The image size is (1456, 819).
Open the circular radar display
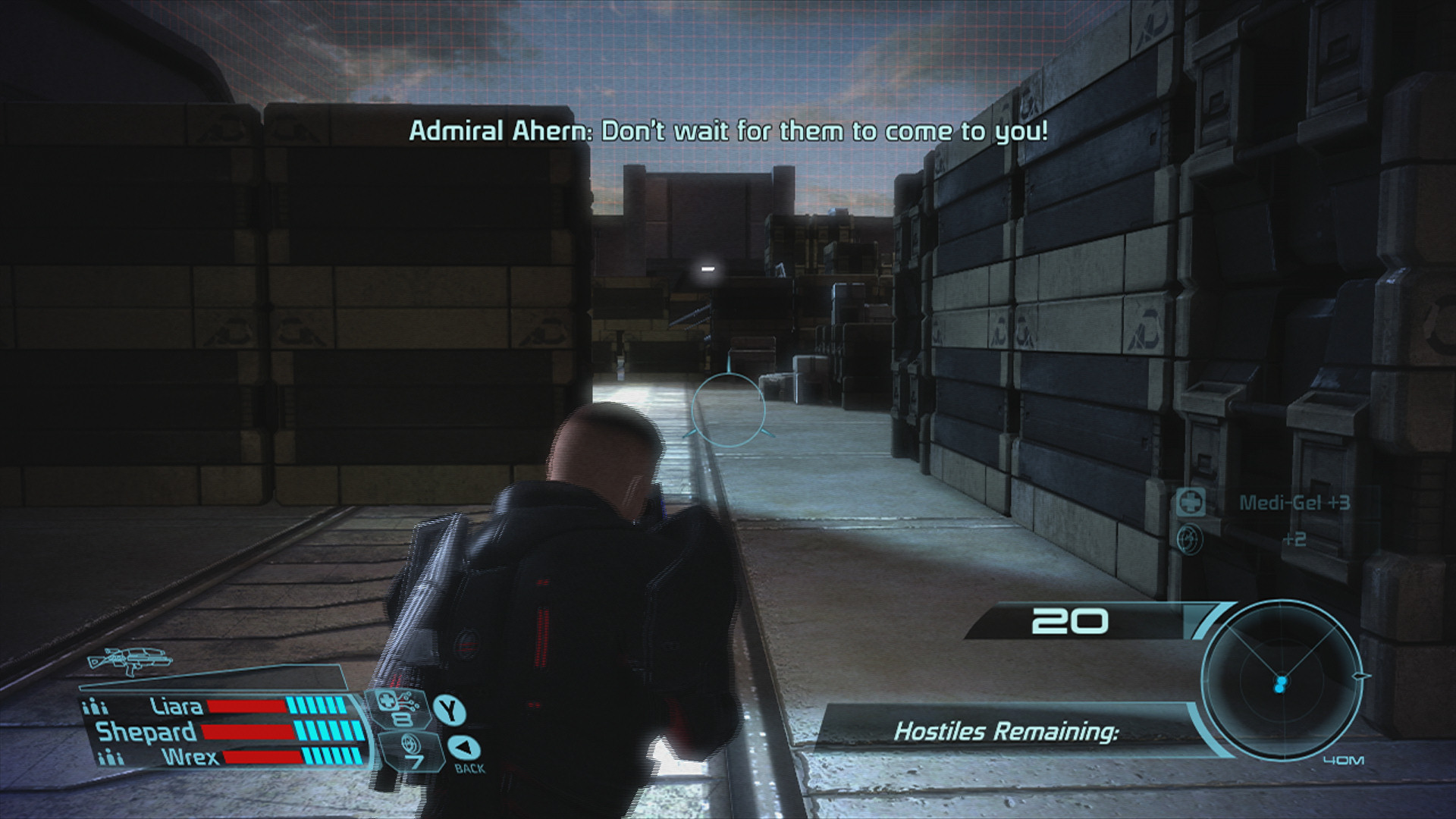[x=1281, y=680]
